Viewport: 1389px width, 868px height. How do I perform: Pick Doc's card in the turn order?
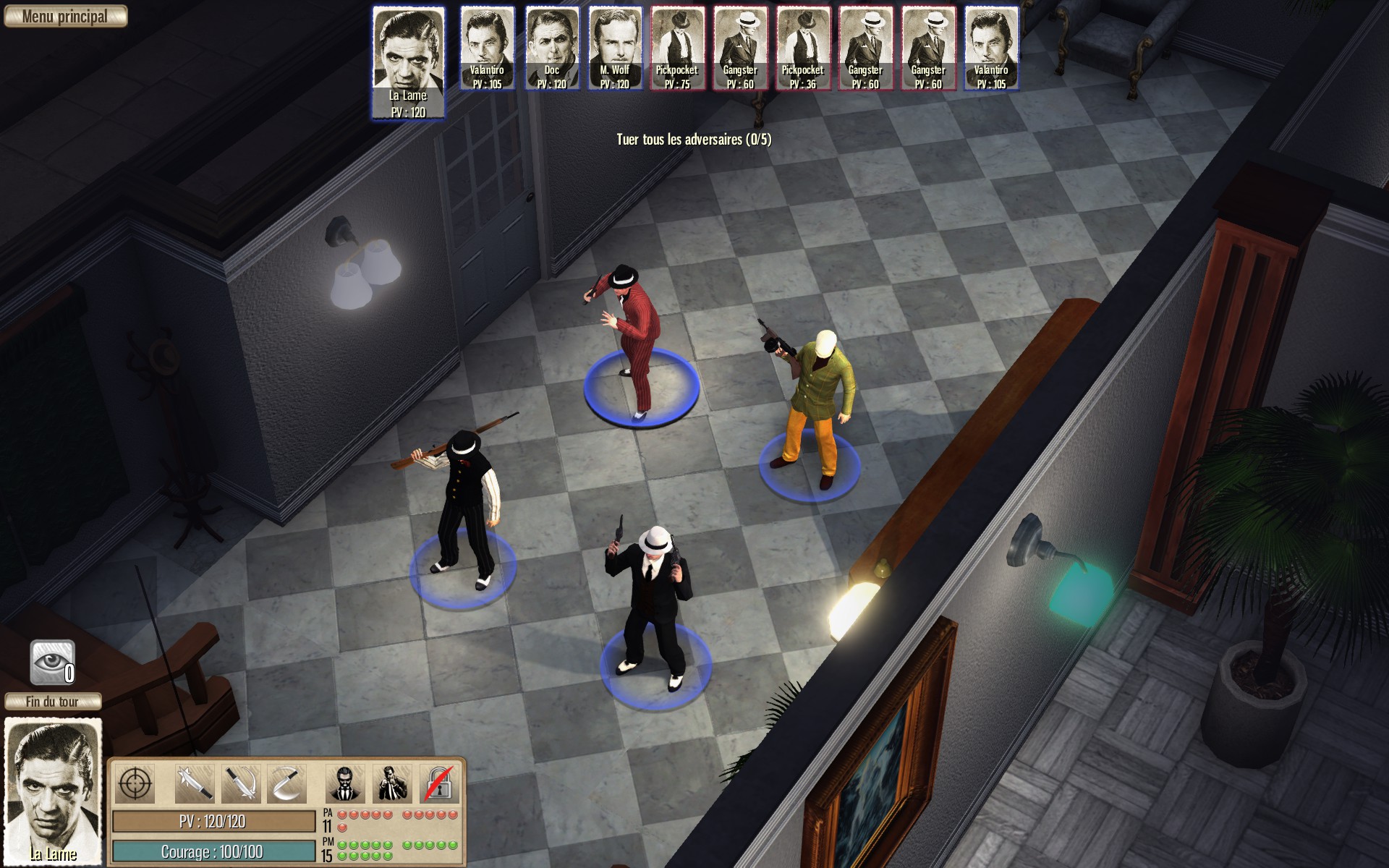click(x=551, y=48)
